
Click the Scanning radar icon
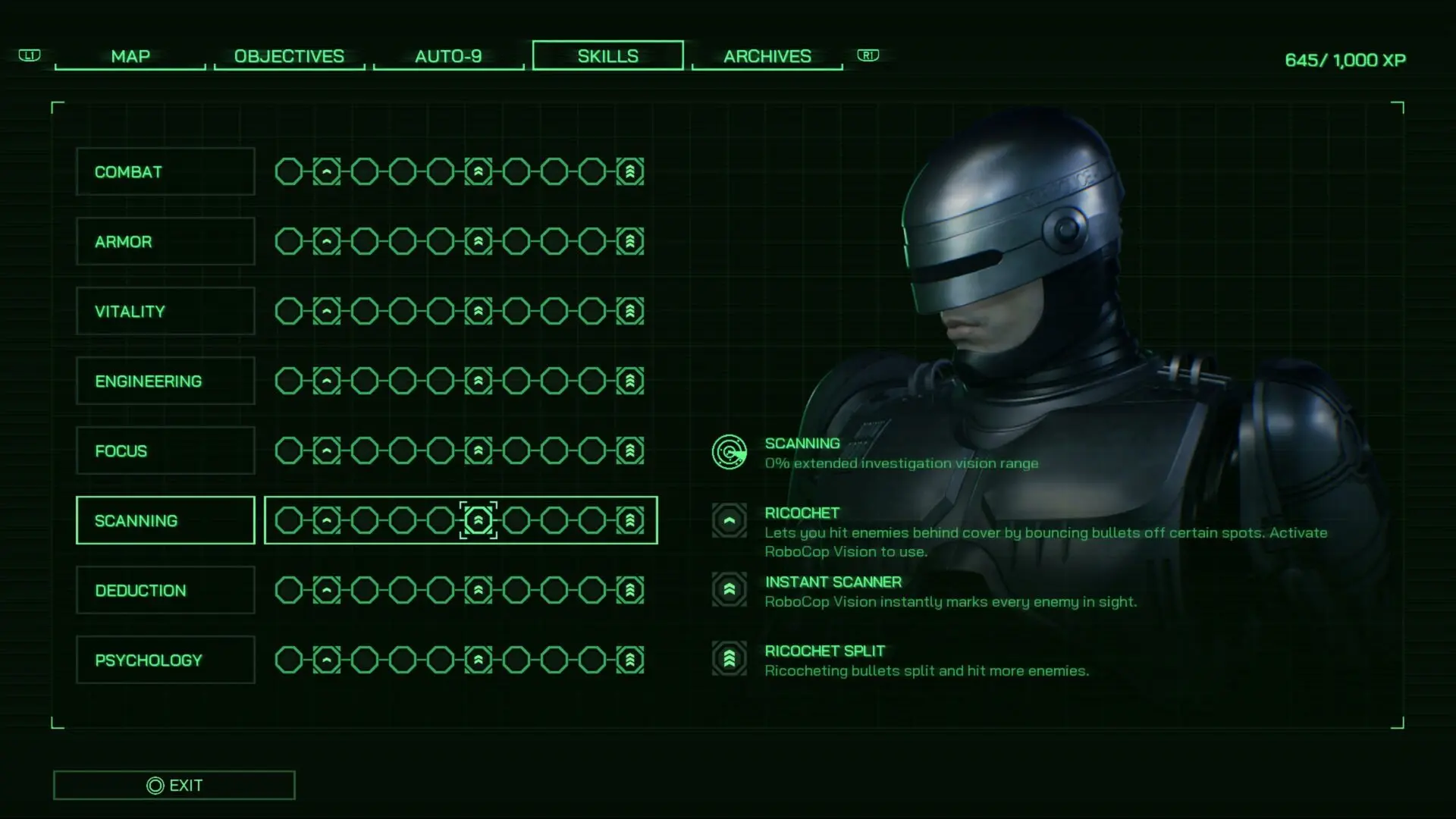pyautogui.click(x=730, y=452)
